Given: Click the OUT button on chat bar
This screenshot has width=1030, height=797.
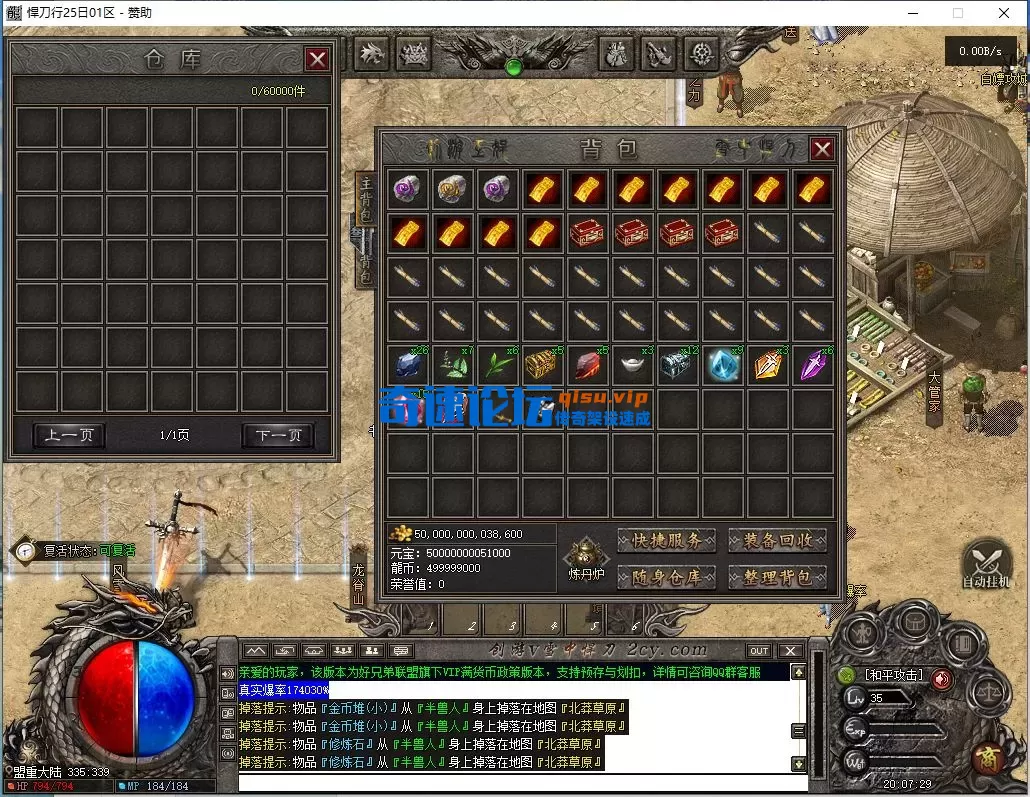Looking at the screenshot, I should [x=760, y=651].
